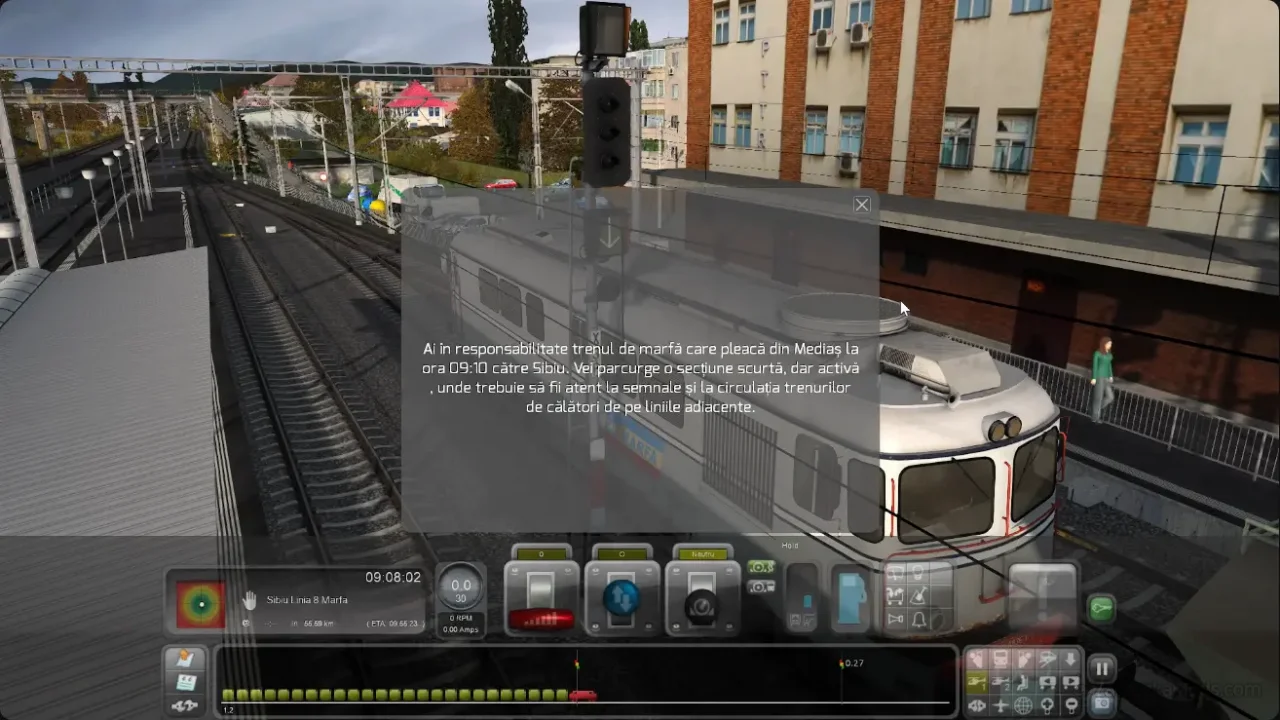1280x720 pixels.
Task: Open the blue fuel pump panel
Action: tap(851, 598)
